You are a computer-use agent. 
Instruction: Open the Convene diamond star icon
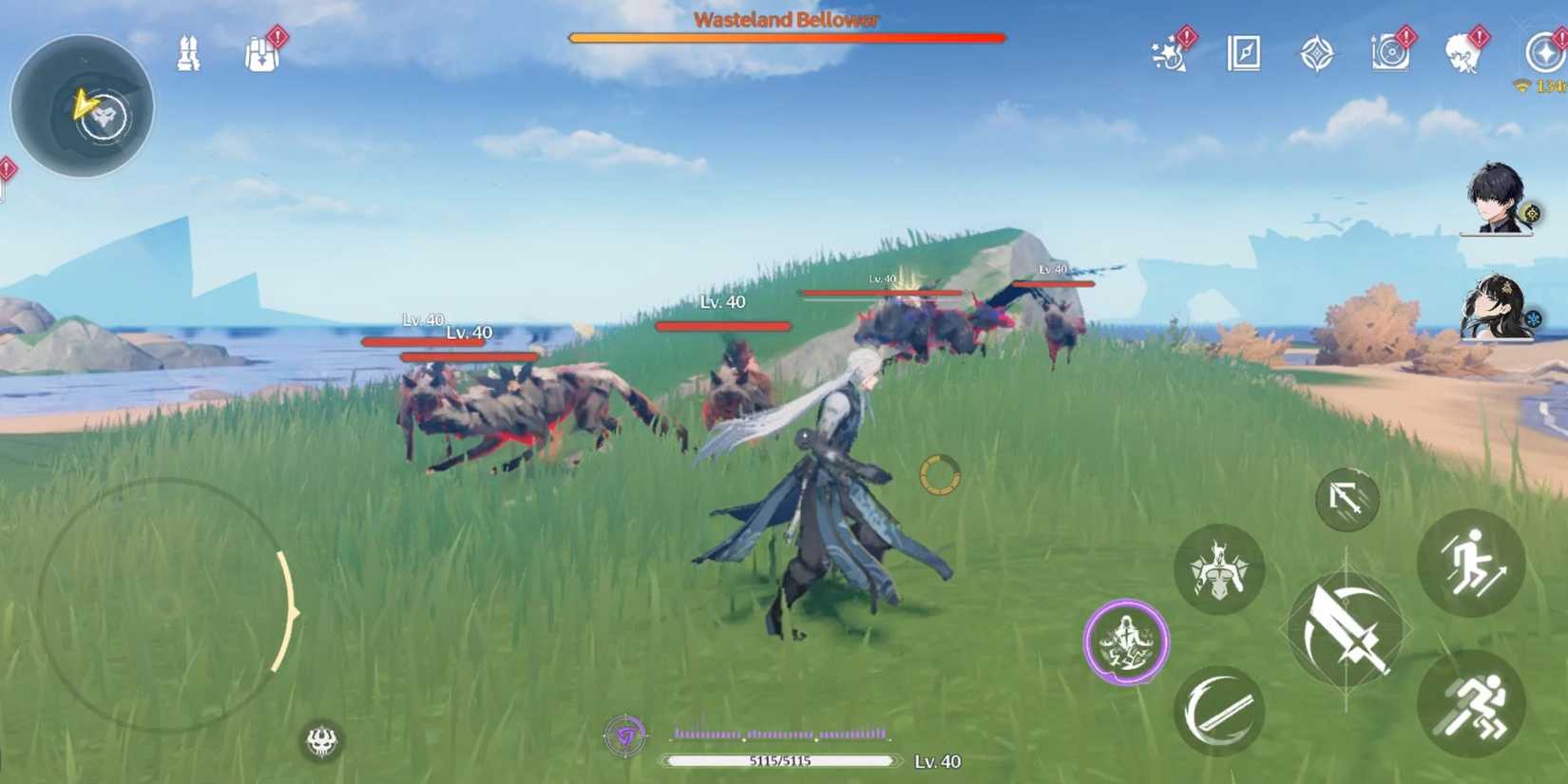1318,55
